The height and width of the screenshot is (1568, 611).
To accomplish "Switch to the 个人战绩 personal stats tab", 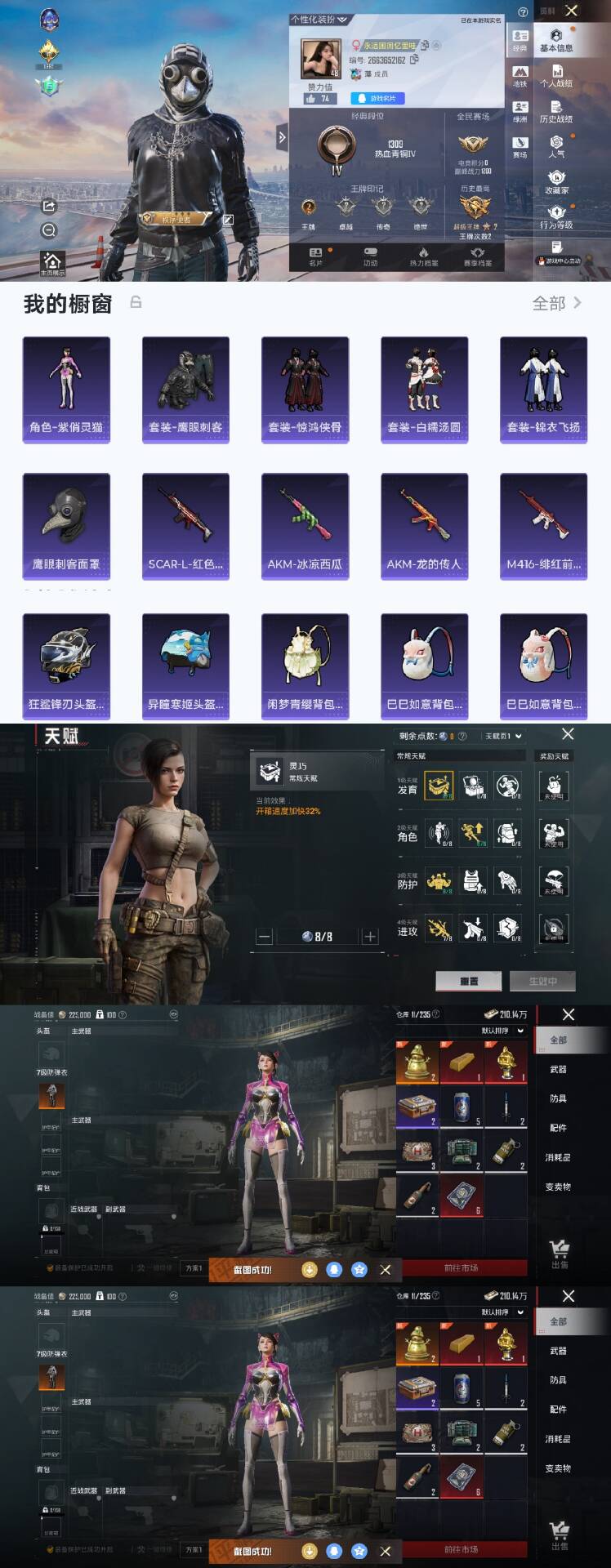I will point(556,76).
